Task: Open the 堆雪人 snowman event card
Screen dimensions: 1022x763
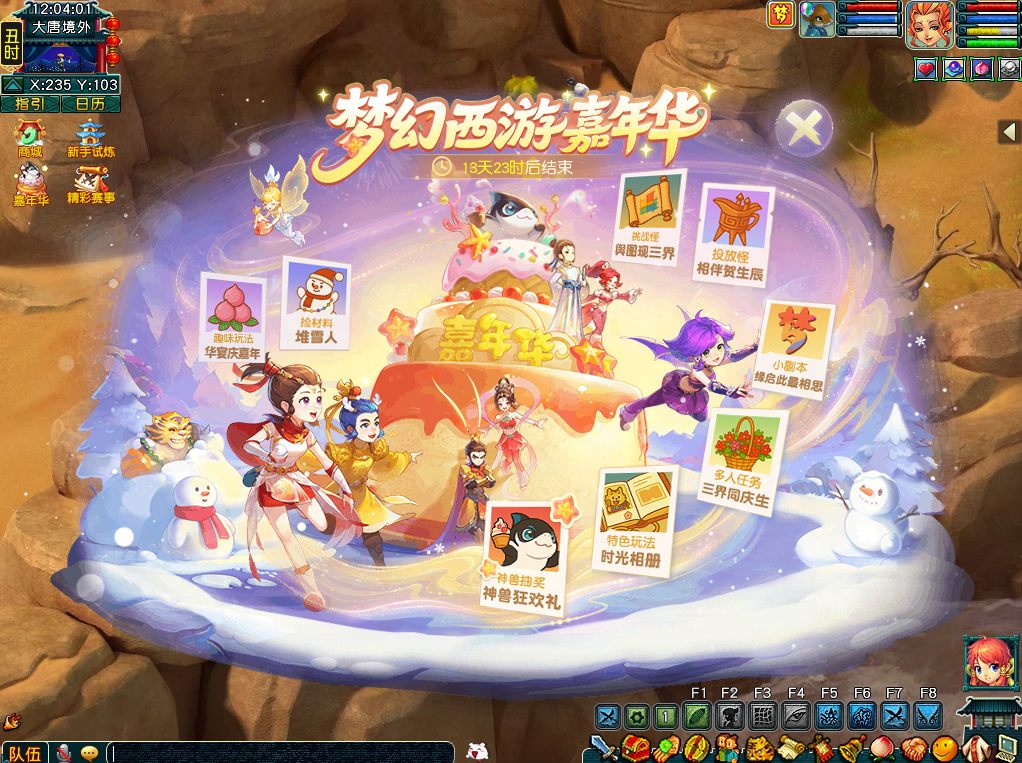Action: coord(316,303)
